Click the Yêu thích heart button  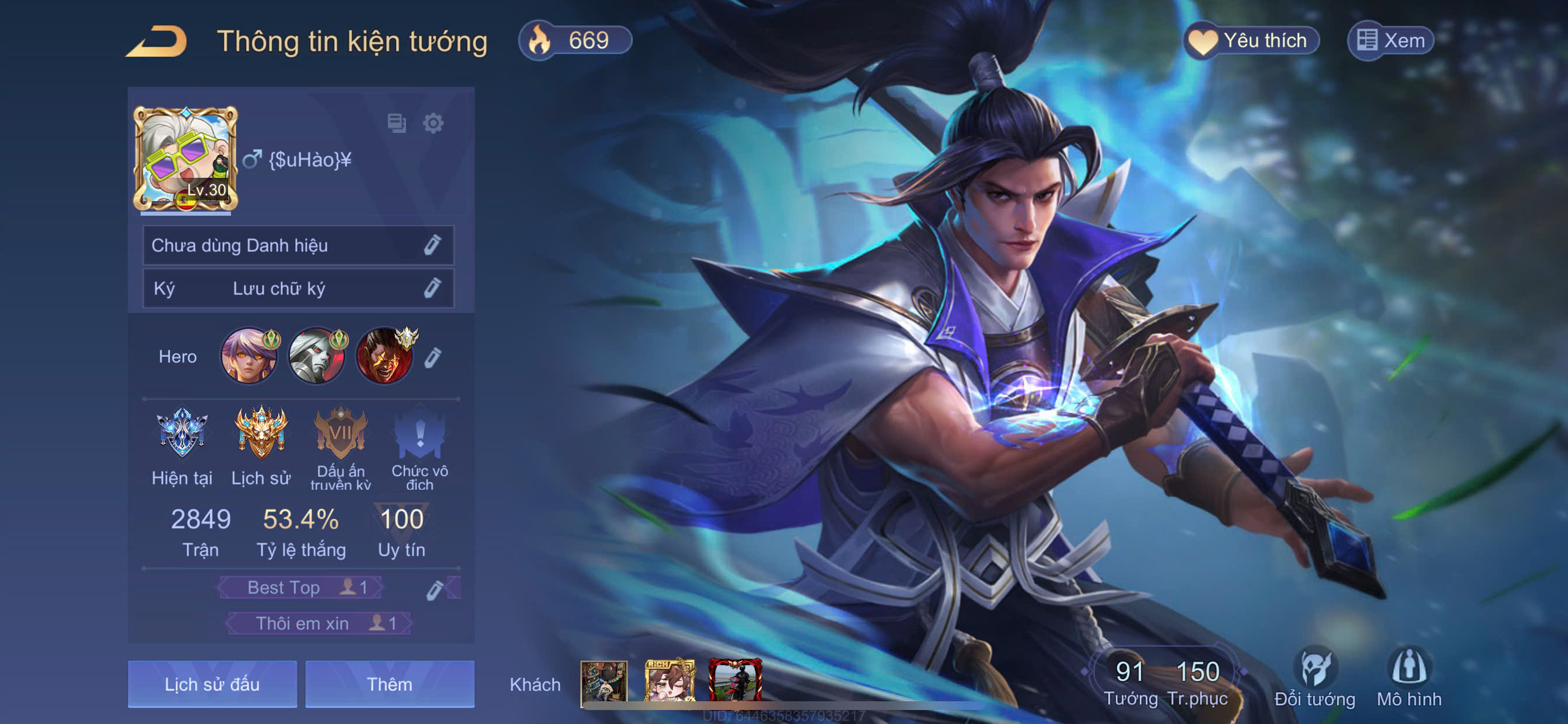(x=1251, y=41)
